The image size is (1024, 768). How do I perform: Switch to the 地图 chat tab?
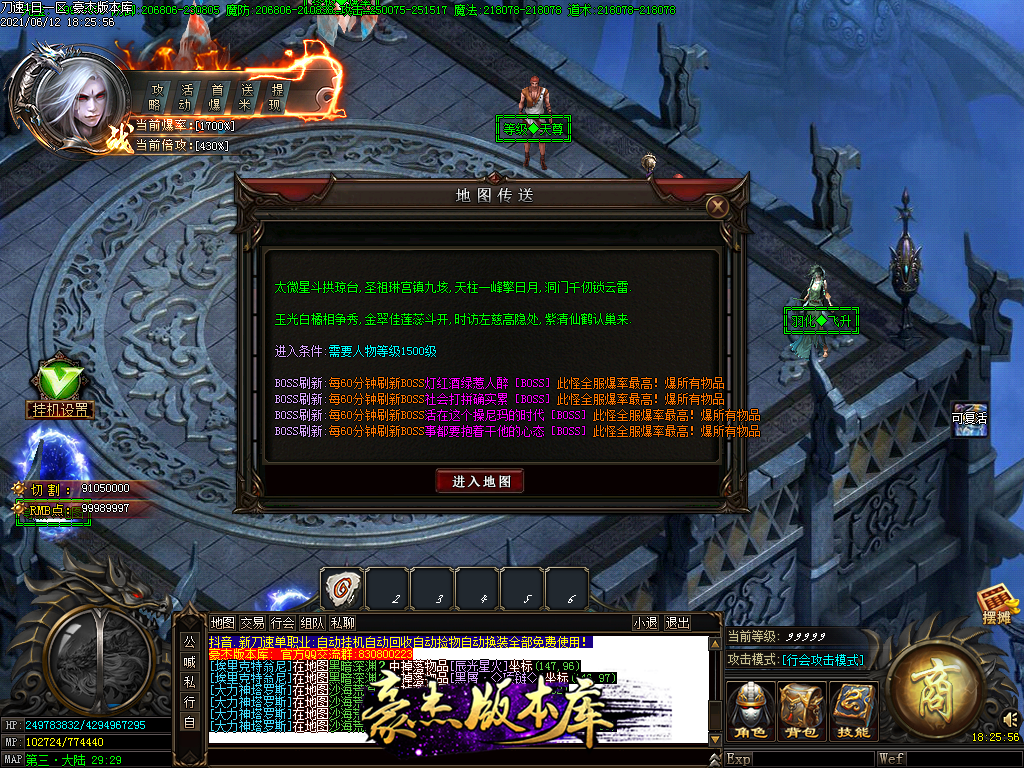(223, 623)
